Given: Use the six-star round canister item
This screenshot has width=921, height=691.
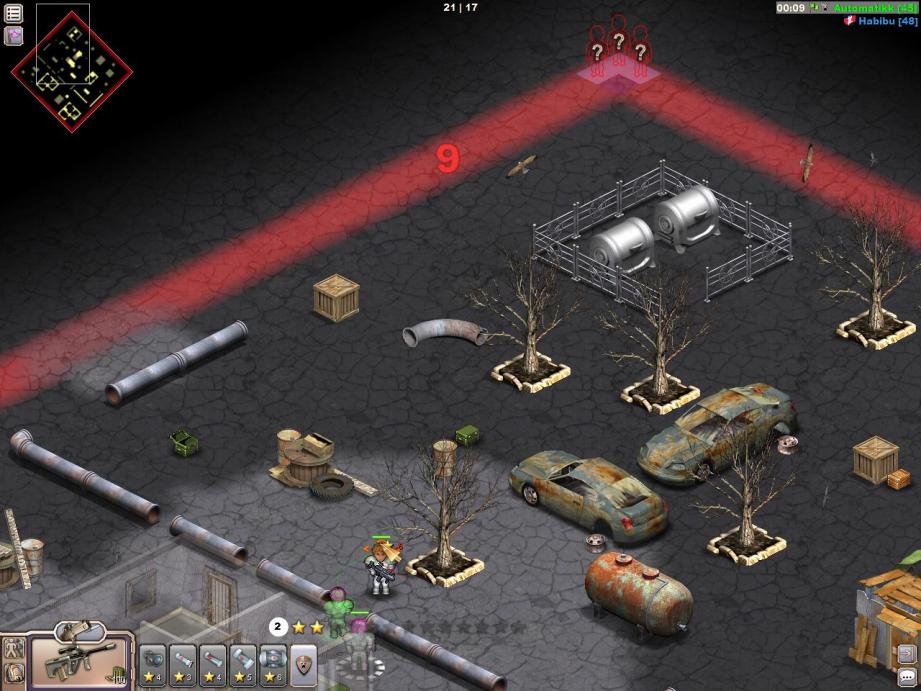Looking at the screenshot, I should [273, 662].
